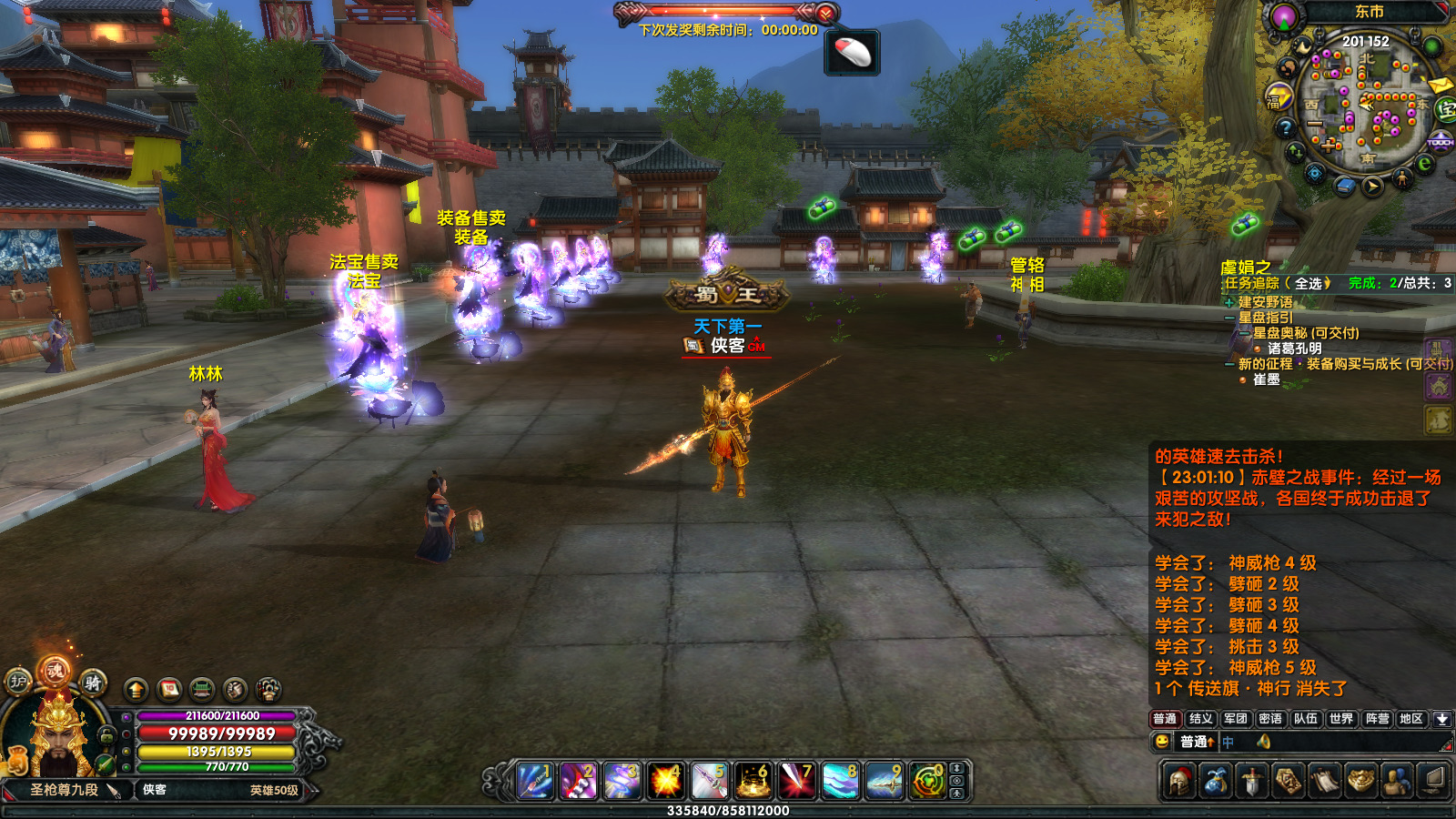
Task: Switch to the 世界 chat tab
Action: [1340, 719]
